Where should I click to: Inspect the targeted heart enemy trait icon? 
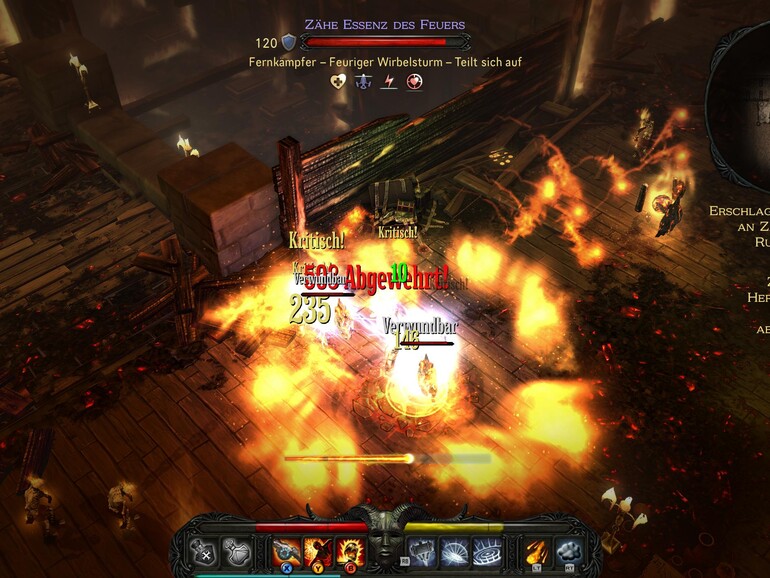pyautogui.click(x=413, y=82)
